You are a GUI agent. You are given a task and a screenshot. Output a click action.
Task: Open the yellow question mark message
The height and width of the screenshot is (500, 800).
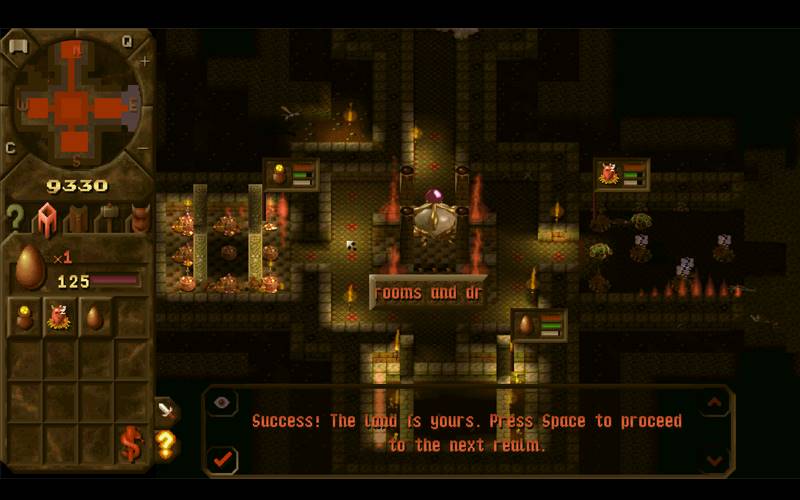point(165,442)
